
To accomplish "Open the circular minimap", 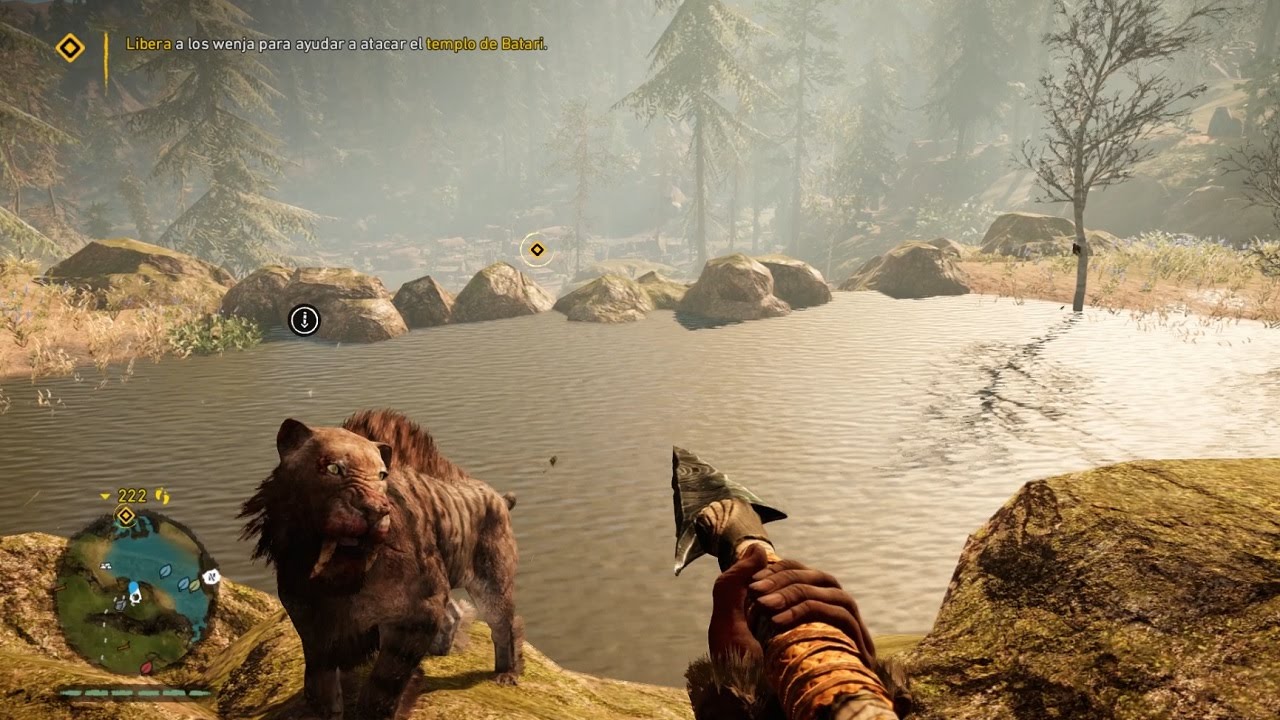I will 135,591.
